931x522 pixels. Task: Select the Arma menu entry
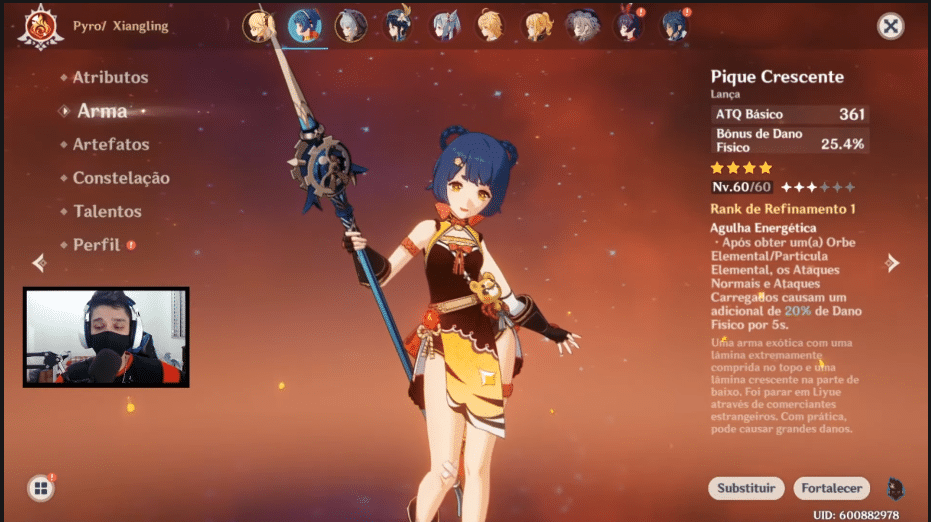click(x=102, y=111)
